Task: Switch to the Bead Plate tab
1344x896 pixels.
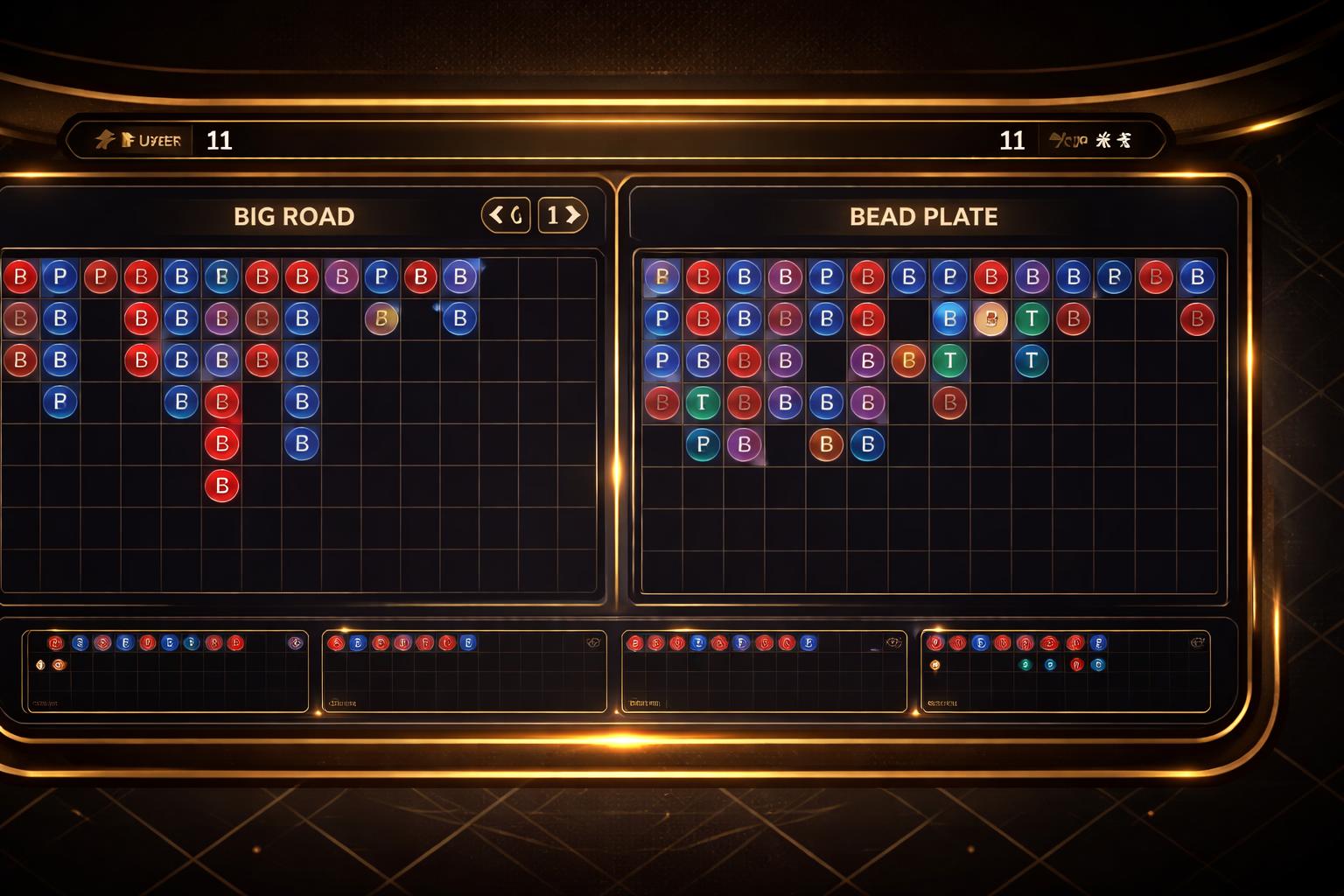Action: (x=921, y=216)
